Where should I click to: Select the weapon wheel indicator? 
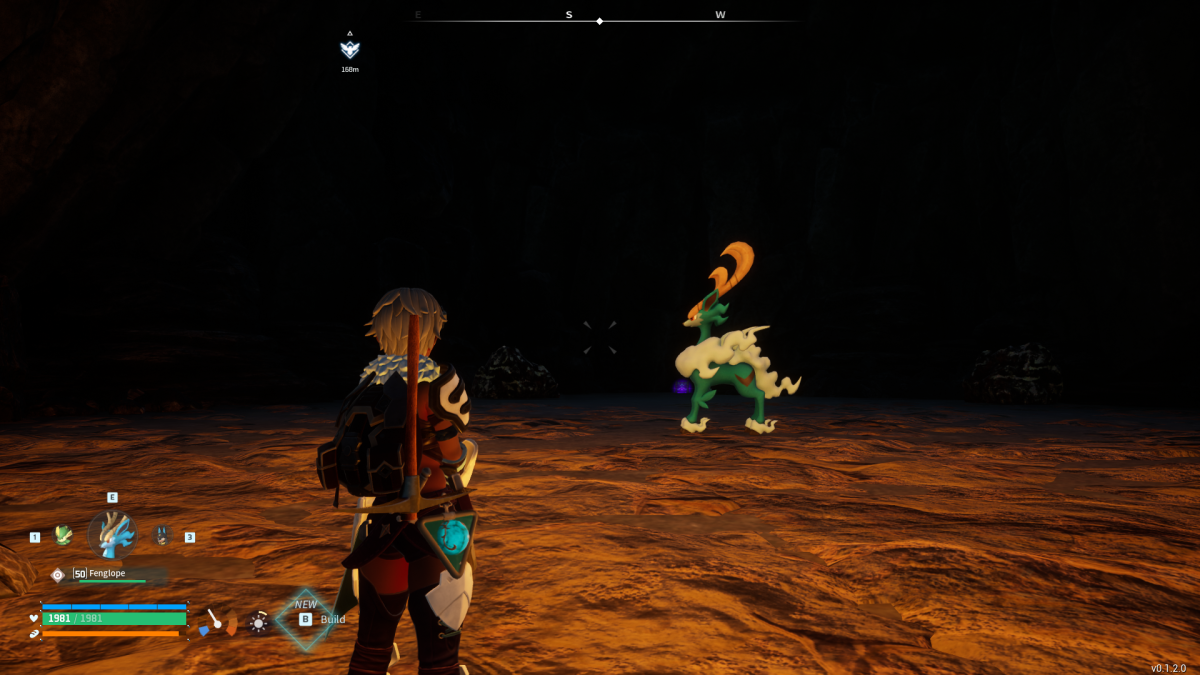(217, 623)
